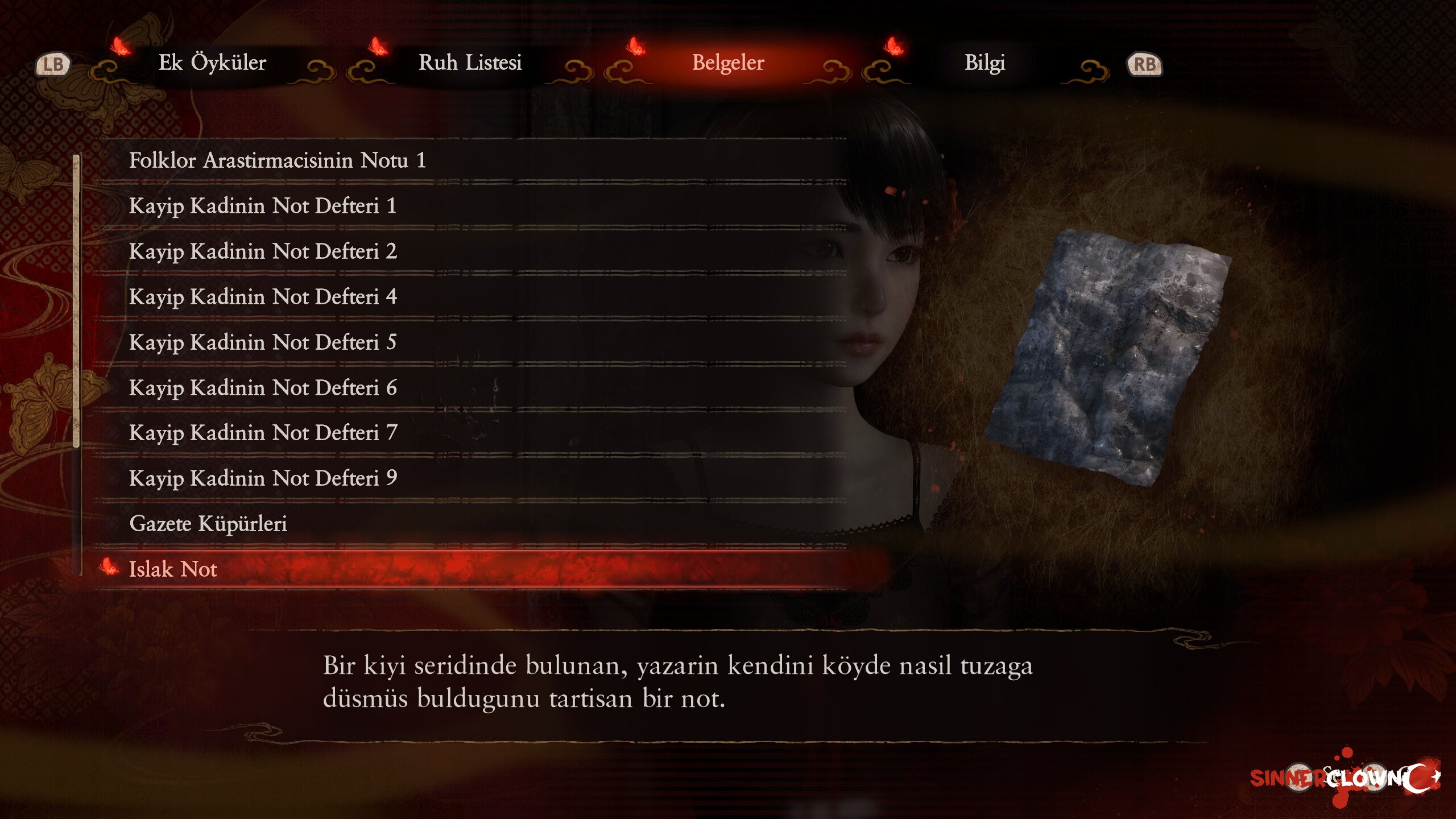Open the highlighted Islak Not entry
The width and height of the screenshot is (1456, 819).
[x=173, y=569]
